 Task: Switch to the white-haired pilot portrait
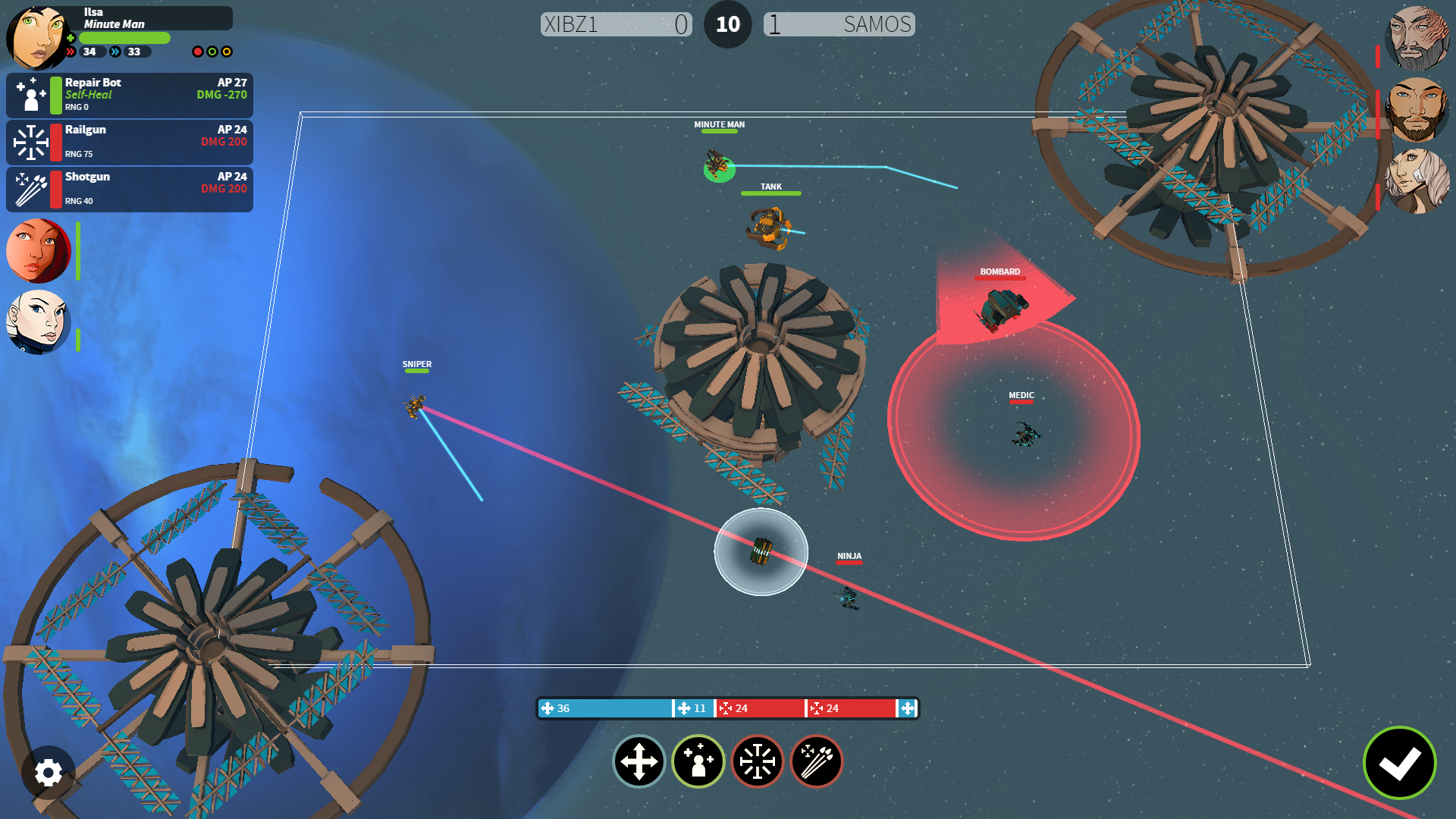click(37, 322)
